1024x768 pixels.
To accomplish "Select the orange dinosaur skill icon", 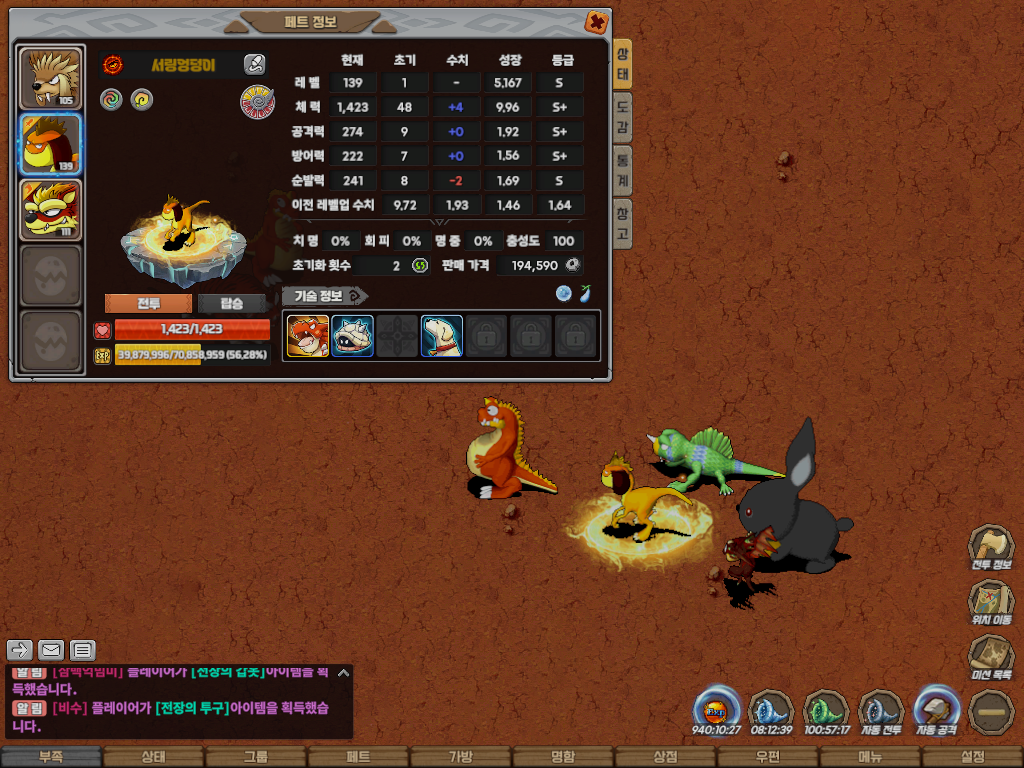I will point(308,336).
